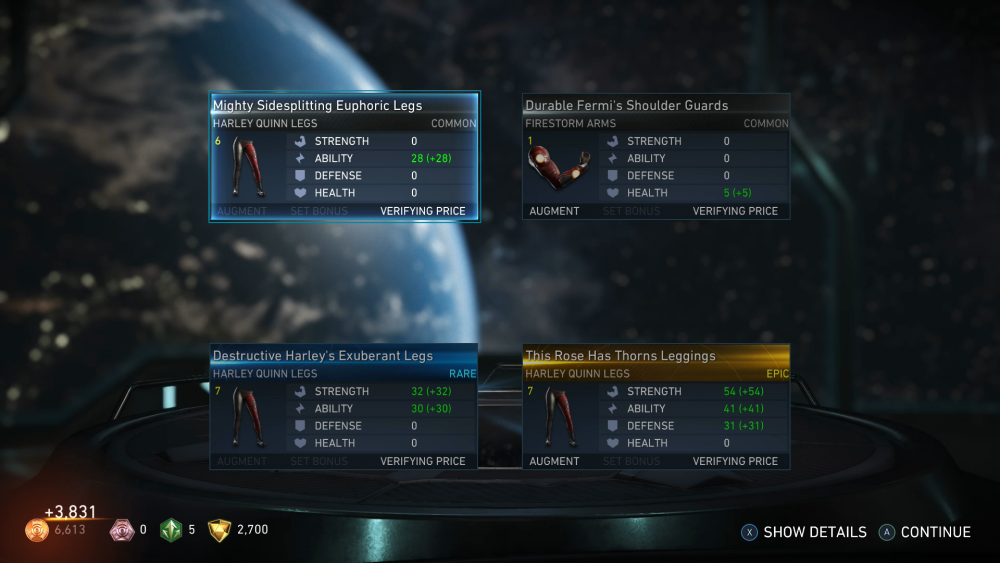Viewport: 1000px width, 563px height.
Task: Pick the This Rose Has Thorns Leggings card
Action: 656,407
